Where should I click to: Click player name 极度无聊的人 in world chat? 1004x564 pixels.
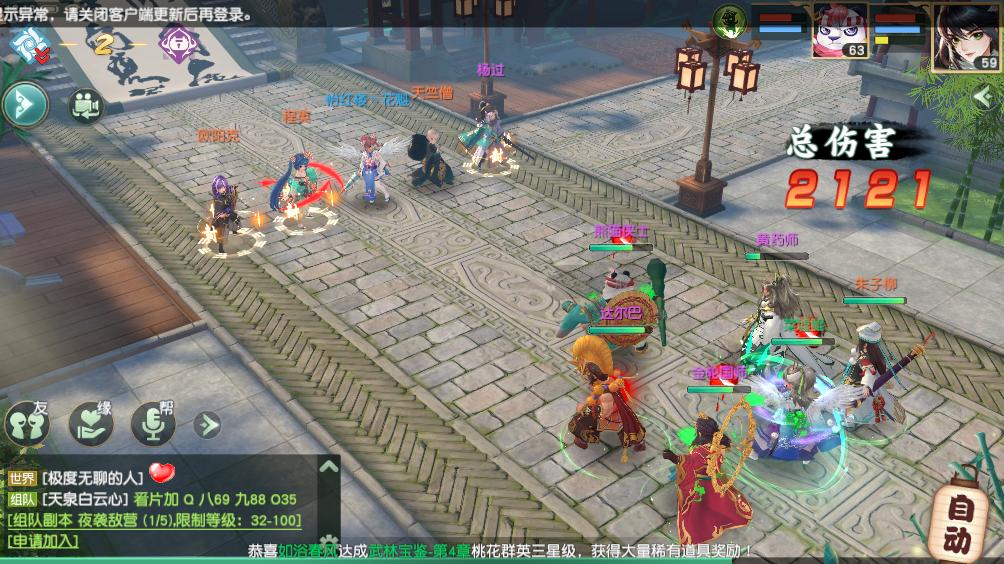(94, 478)
